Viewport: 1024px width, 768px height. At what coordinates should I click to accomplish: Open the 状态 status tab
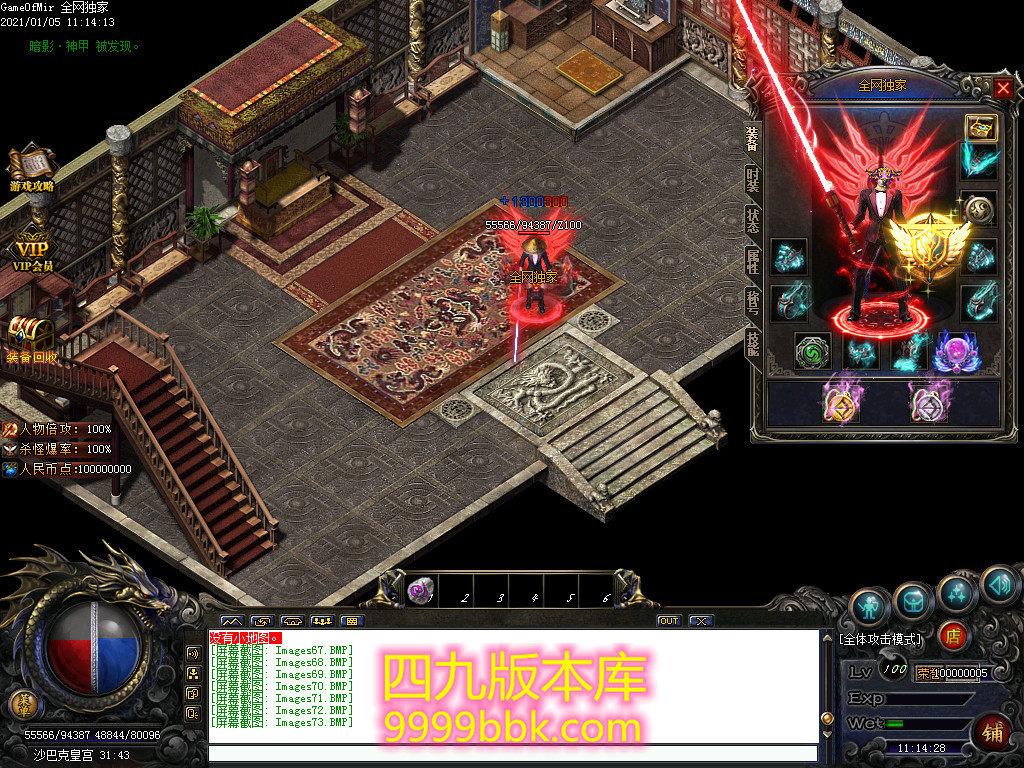coord(753,221)
